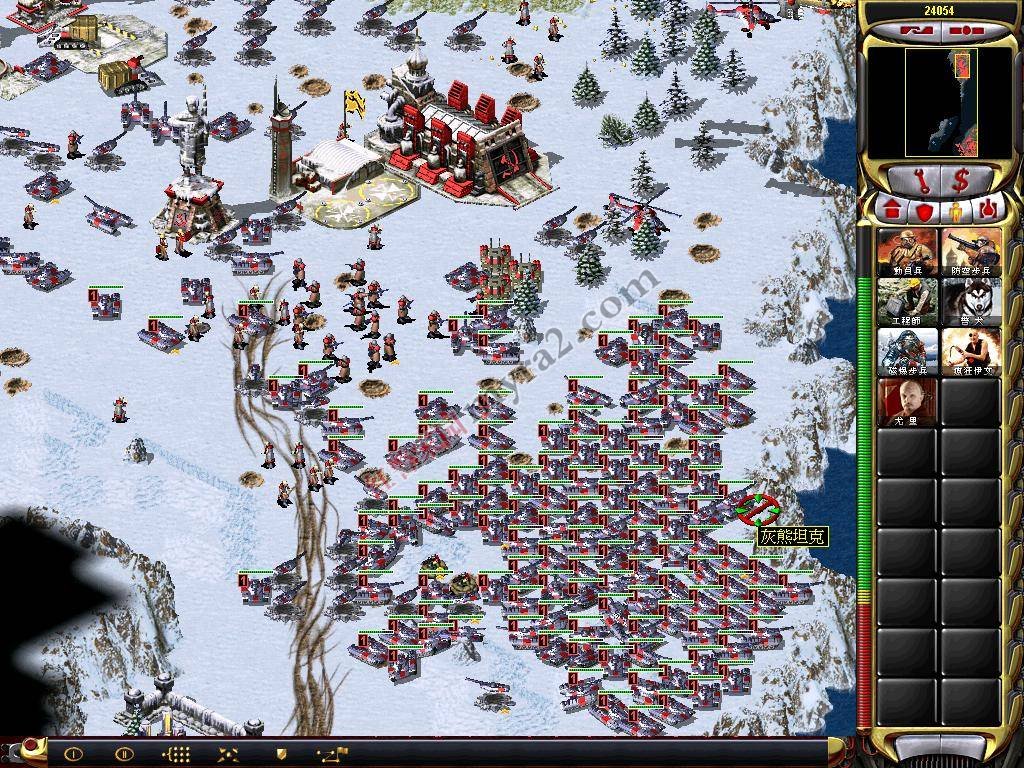
Task: Click the formation move dots icon
Action: 176,753
